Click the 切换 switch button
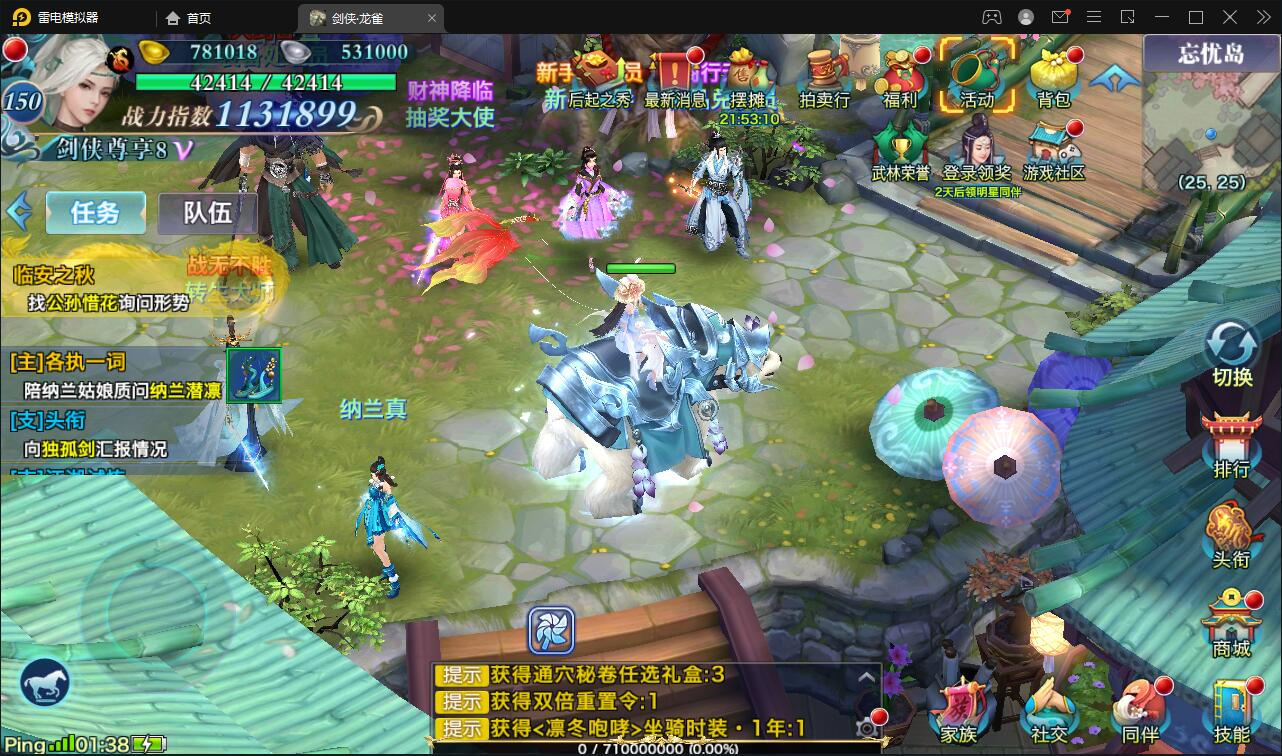The width and height of the screenshot is (1282, 756). (1232, 354)
